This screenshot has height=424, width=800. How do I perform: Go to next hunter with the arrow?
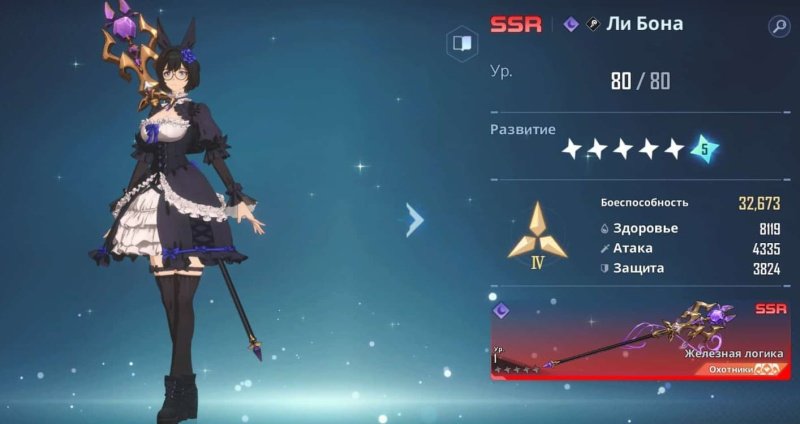pyautogui.click(x=415, y=220)
